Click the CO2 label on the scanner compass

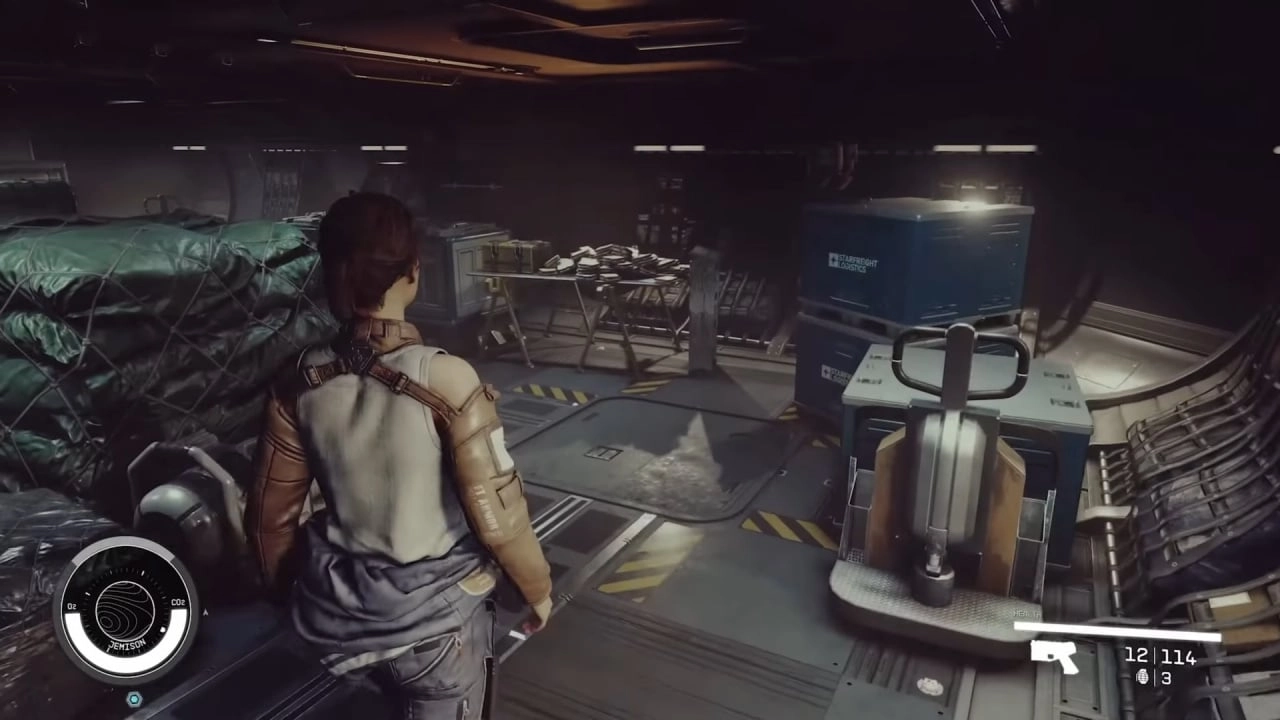(178, 601)
